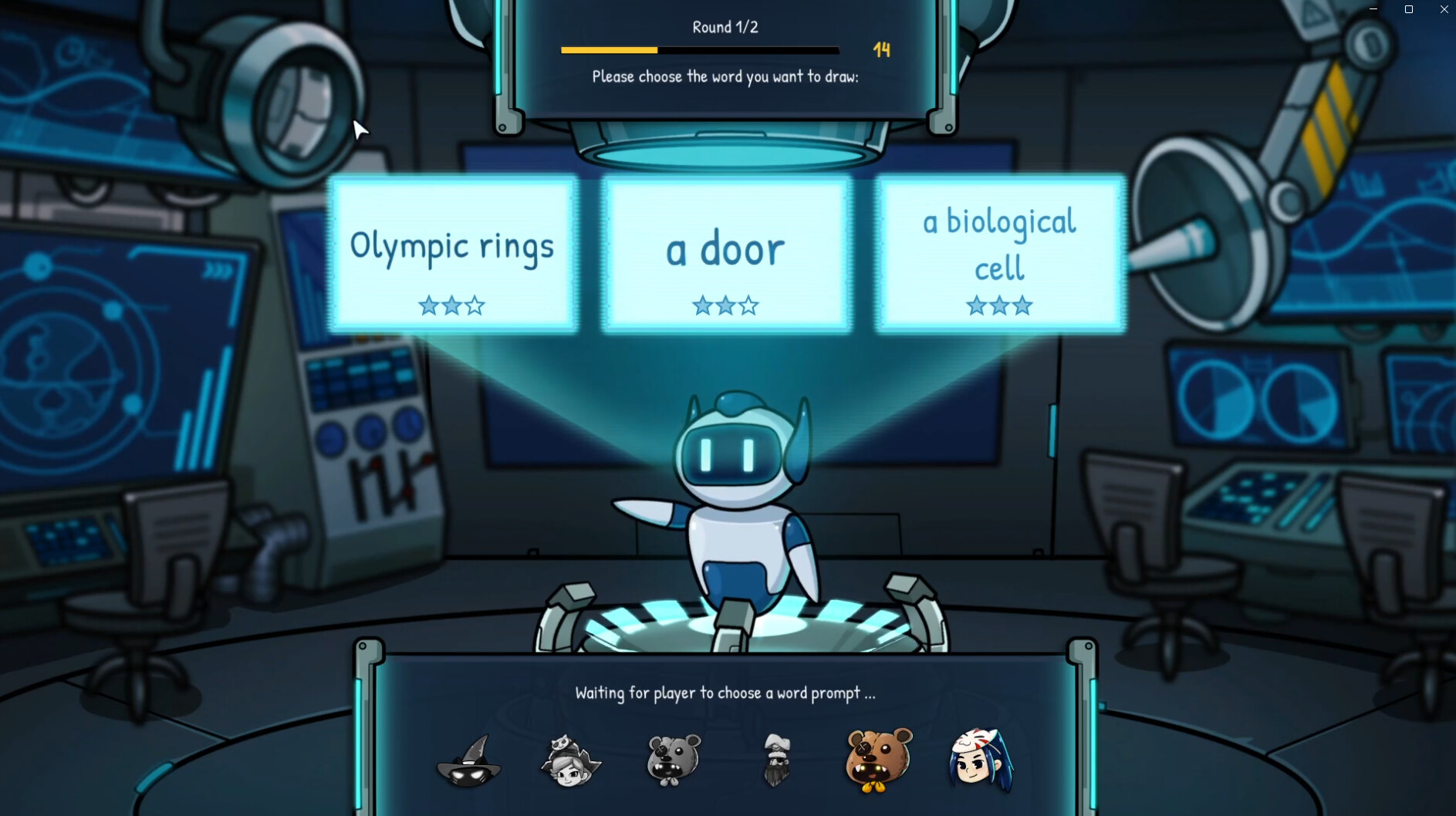Select the brown teddy bear avatar
The width and height of the screenshot is (1456, 816).
pyautogui.click(x=877, y=760)
